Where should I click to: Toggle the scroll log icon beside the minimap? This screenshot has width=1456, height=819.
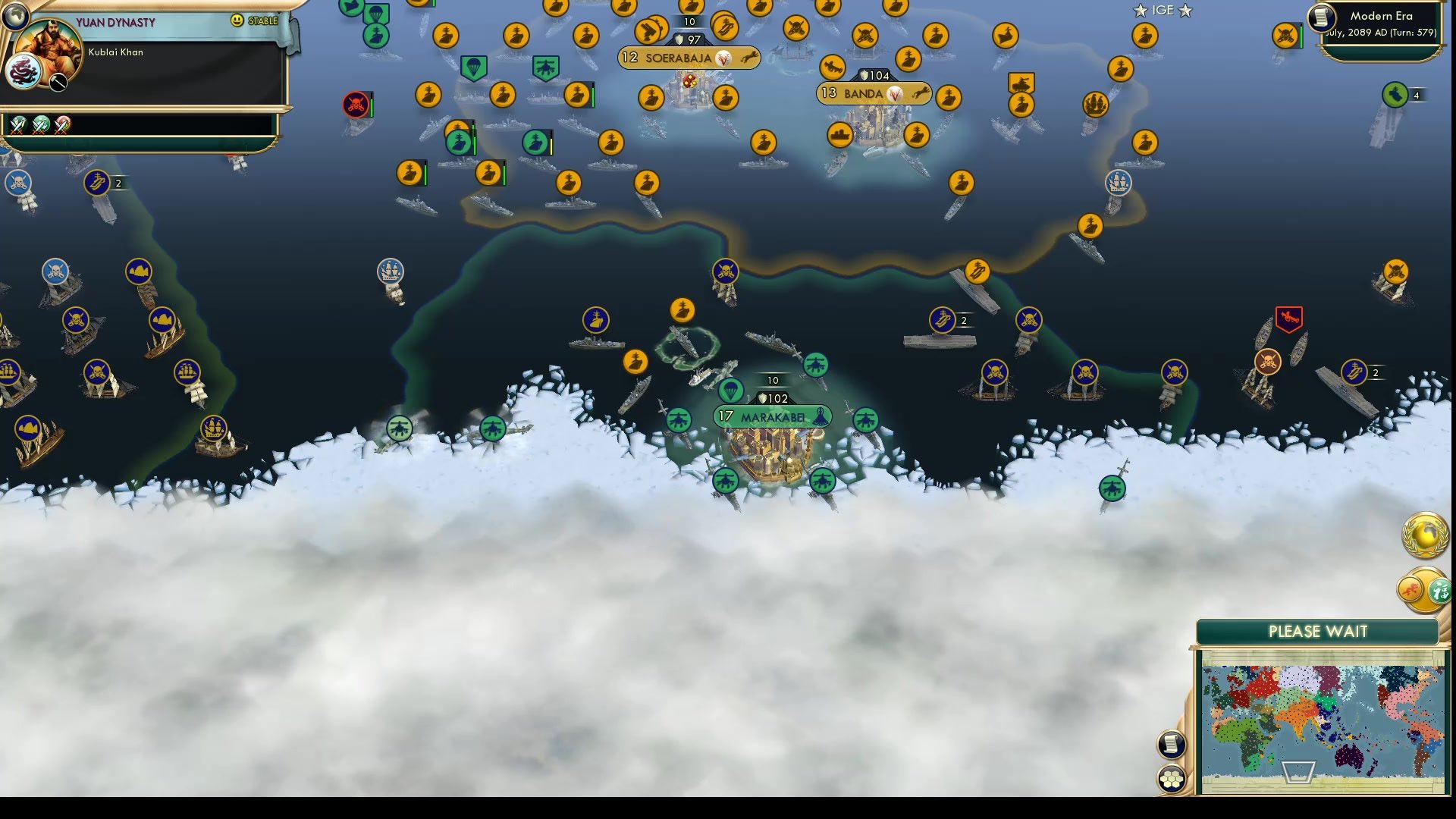coord(1172,745)
